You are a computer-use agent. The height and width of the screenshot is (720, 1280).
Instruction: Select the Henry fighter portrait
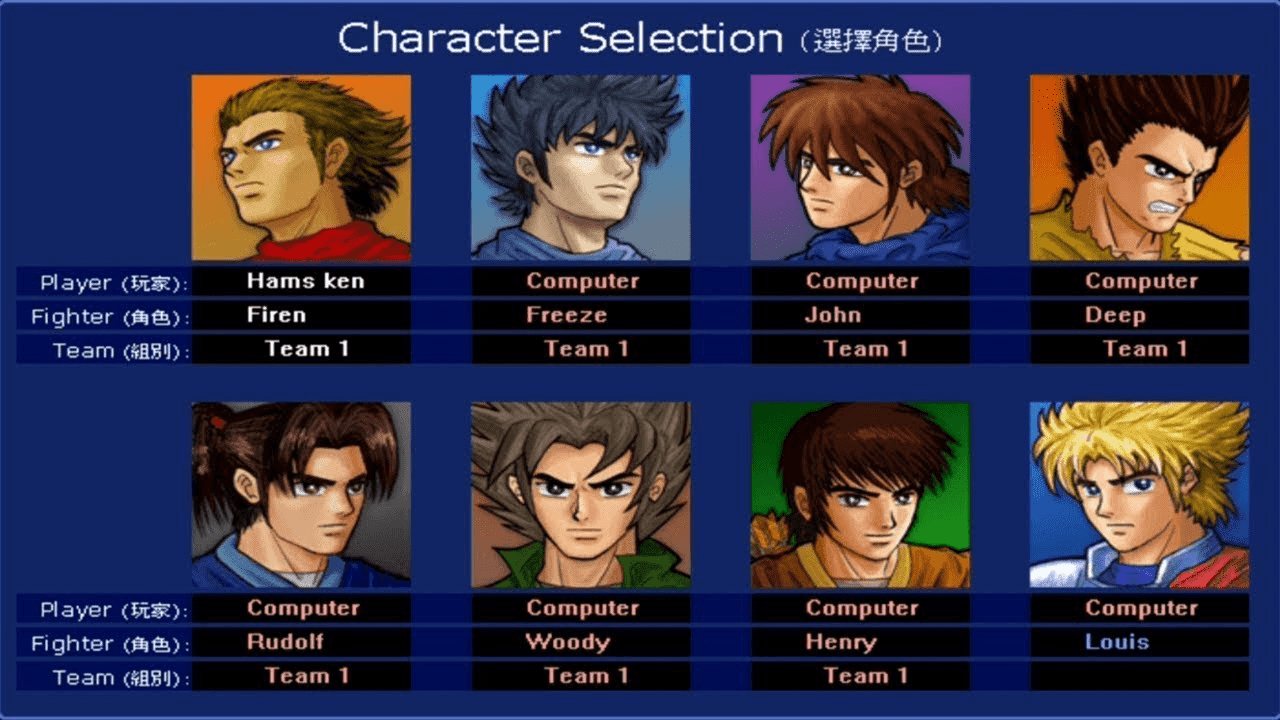click(x=860, y=494)
